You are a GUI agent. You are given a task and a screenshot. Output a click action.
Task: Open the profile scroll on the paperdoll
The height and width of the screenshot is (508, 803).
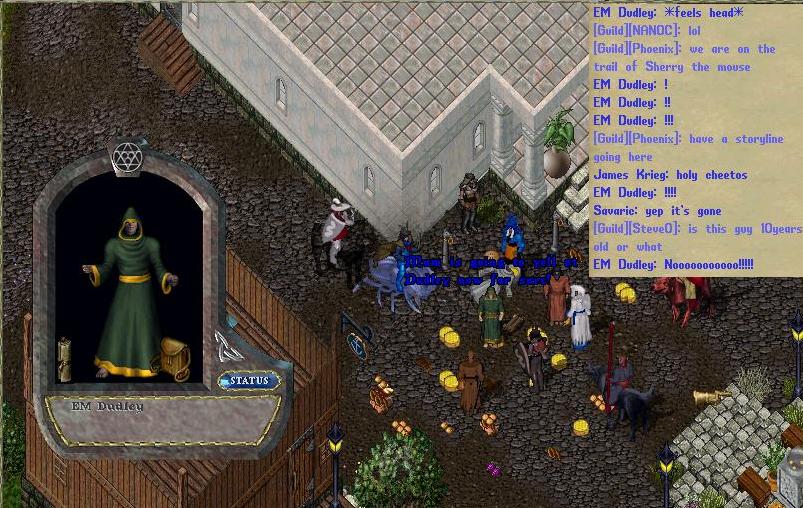(x=65, y=358)
